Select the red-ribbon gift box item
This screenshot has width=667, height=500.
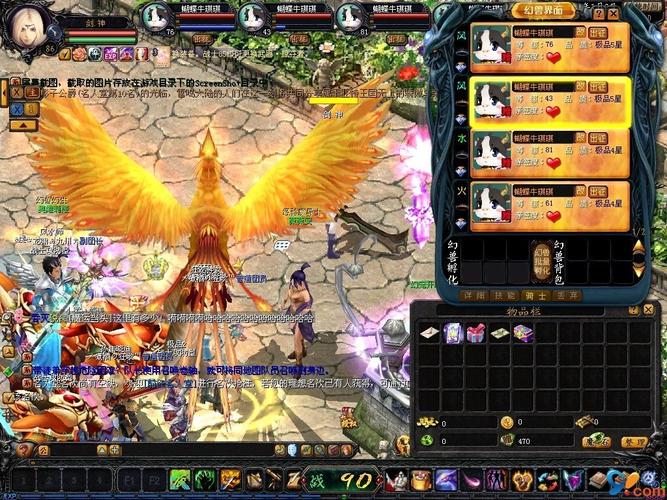coord(476,333)
